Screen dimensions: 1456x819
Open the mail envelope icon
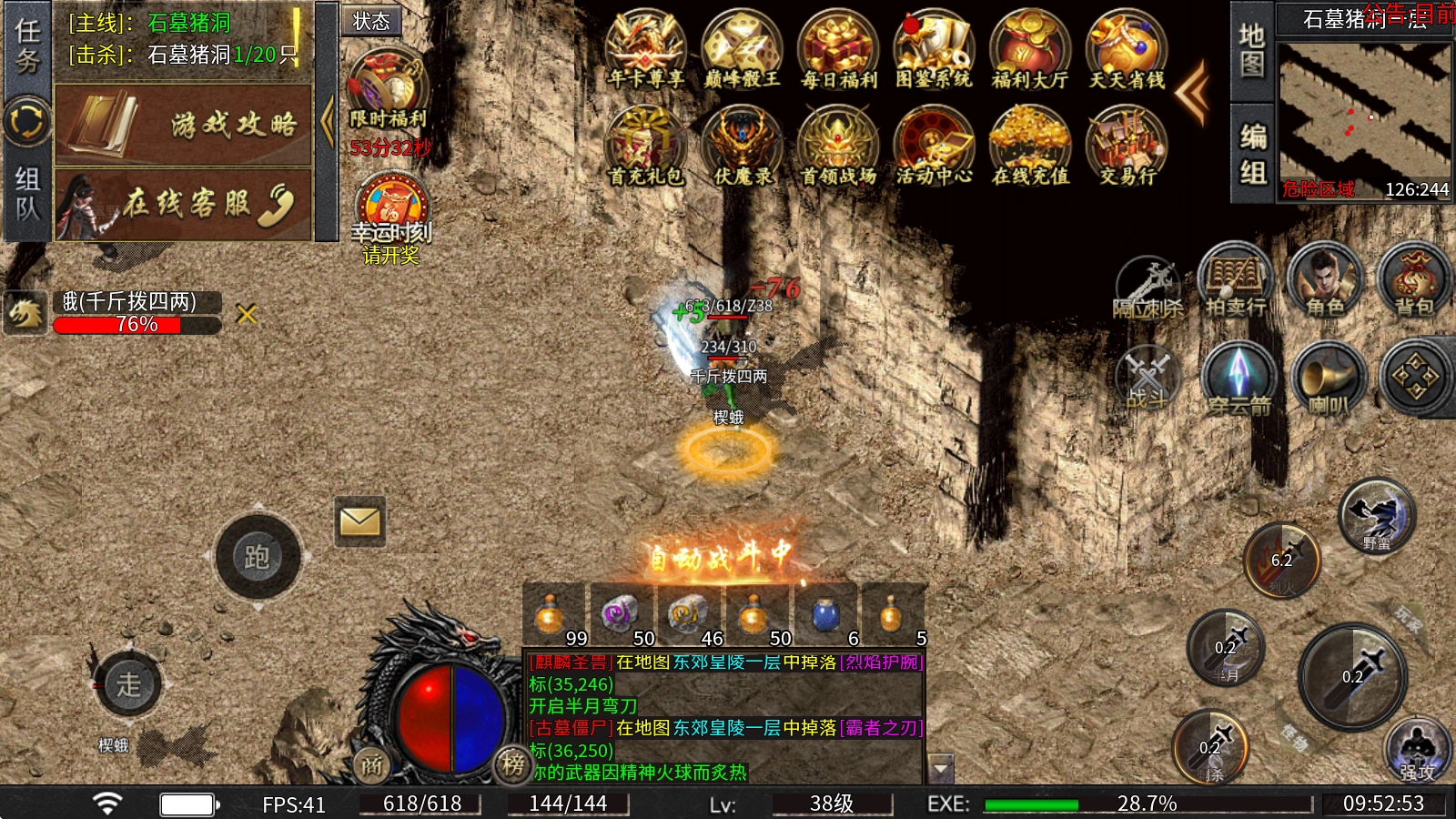(x=359, y=521)
